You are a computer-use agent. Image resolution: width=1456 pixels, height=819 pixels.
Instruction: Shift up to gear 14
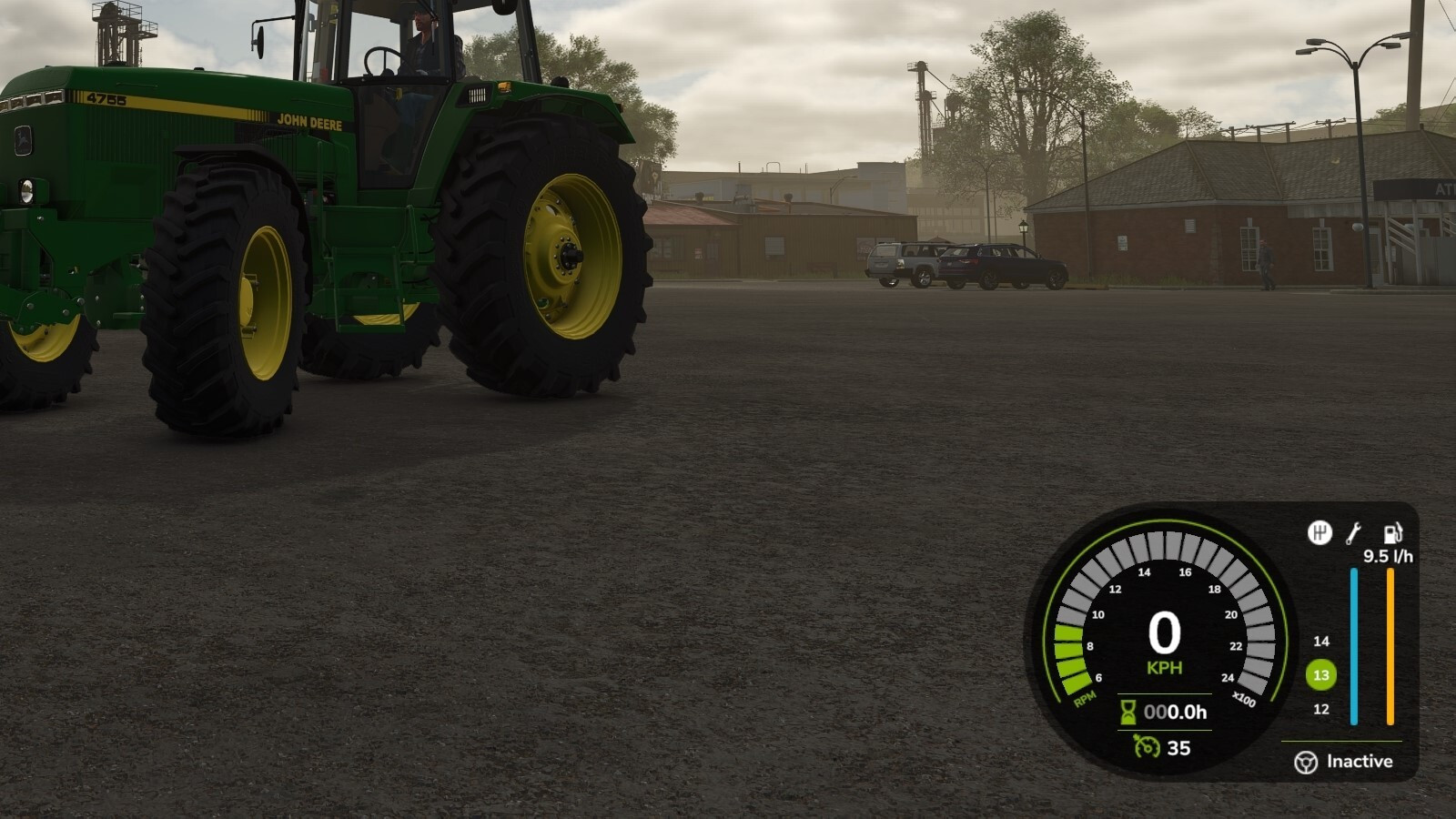[x=1321, y=642]
